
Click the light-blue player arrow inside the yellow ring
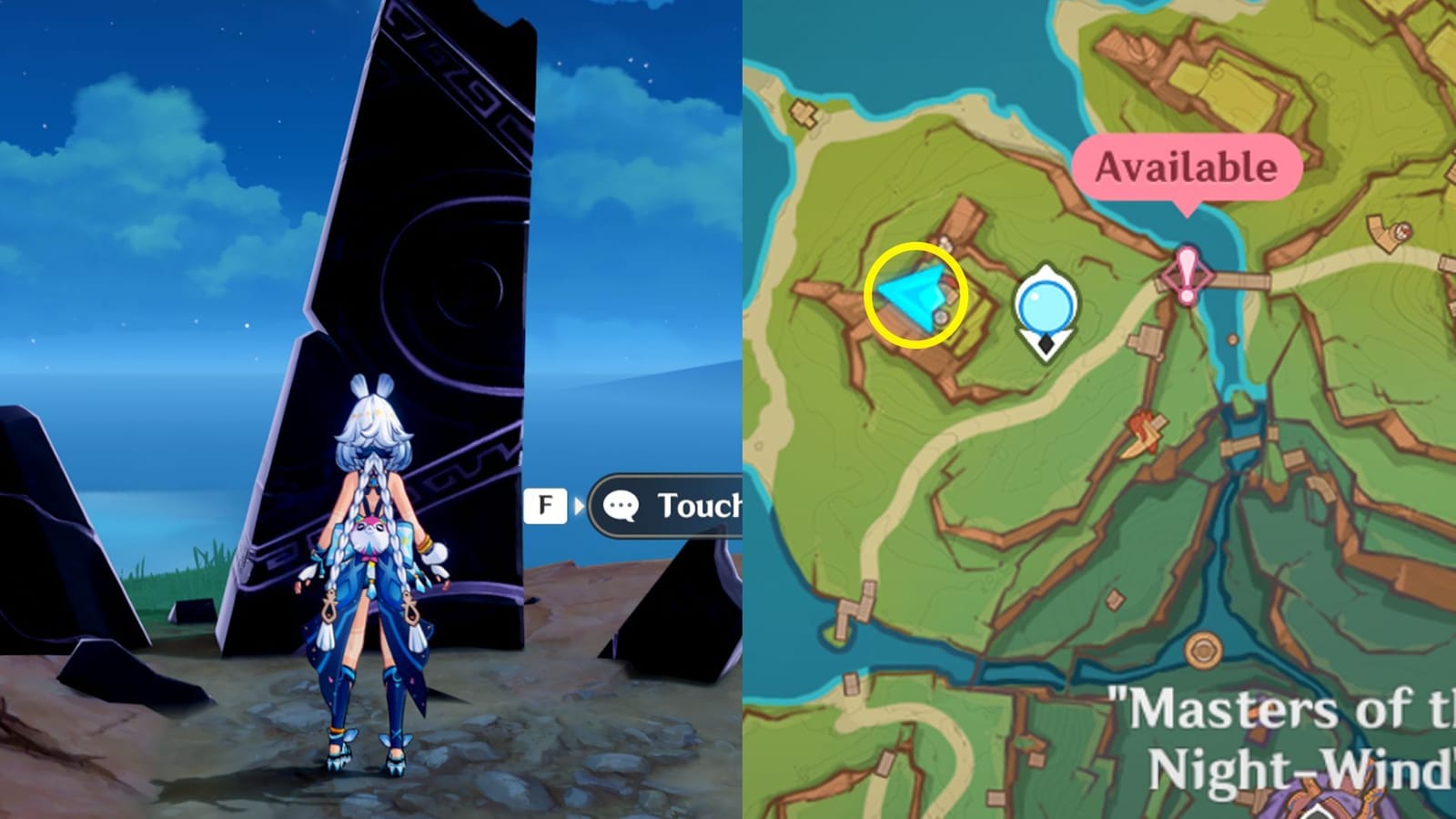915,298
